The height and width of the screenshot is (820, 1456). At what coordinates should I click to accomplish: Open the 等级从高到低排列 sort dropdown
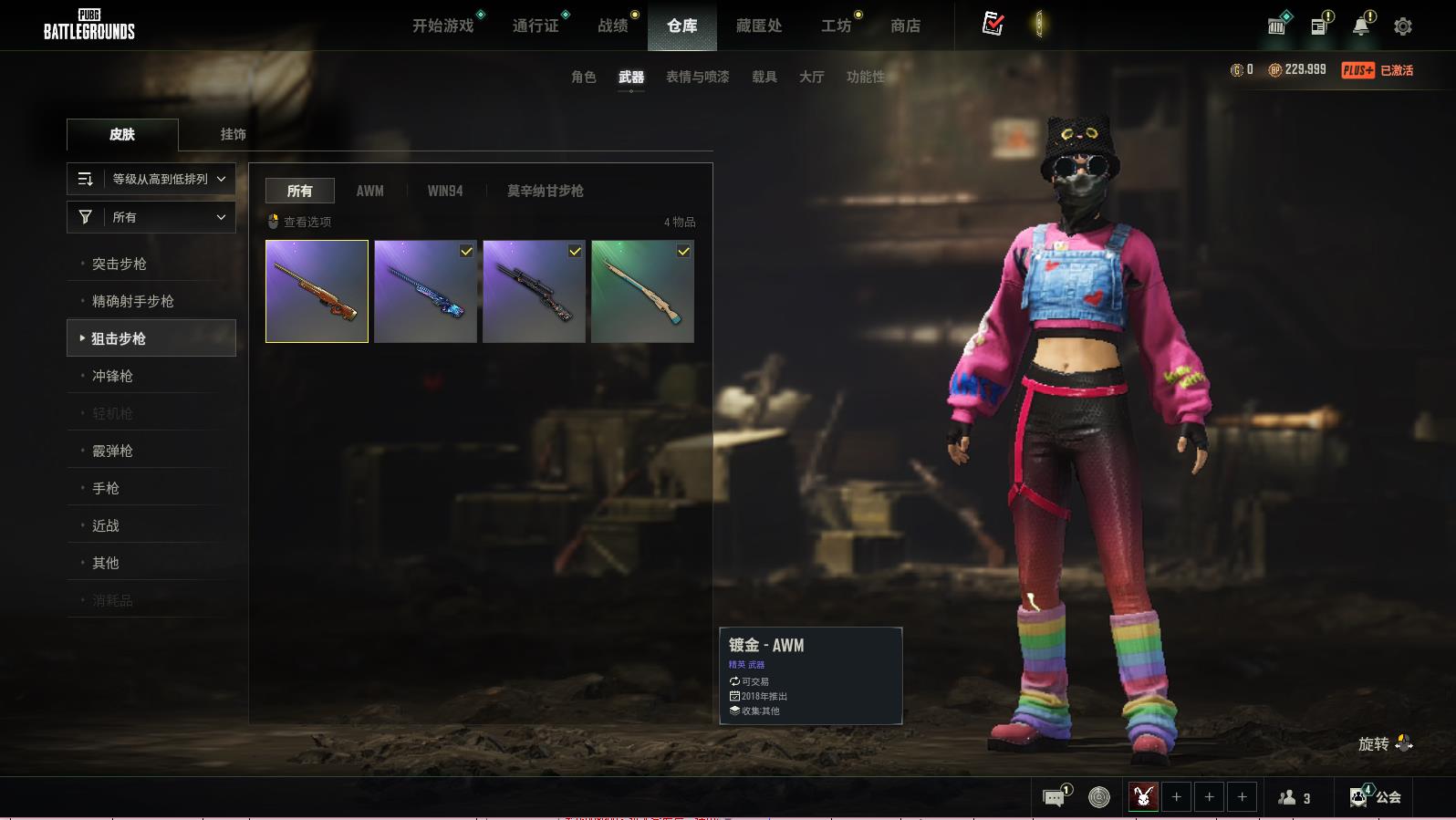151,179
